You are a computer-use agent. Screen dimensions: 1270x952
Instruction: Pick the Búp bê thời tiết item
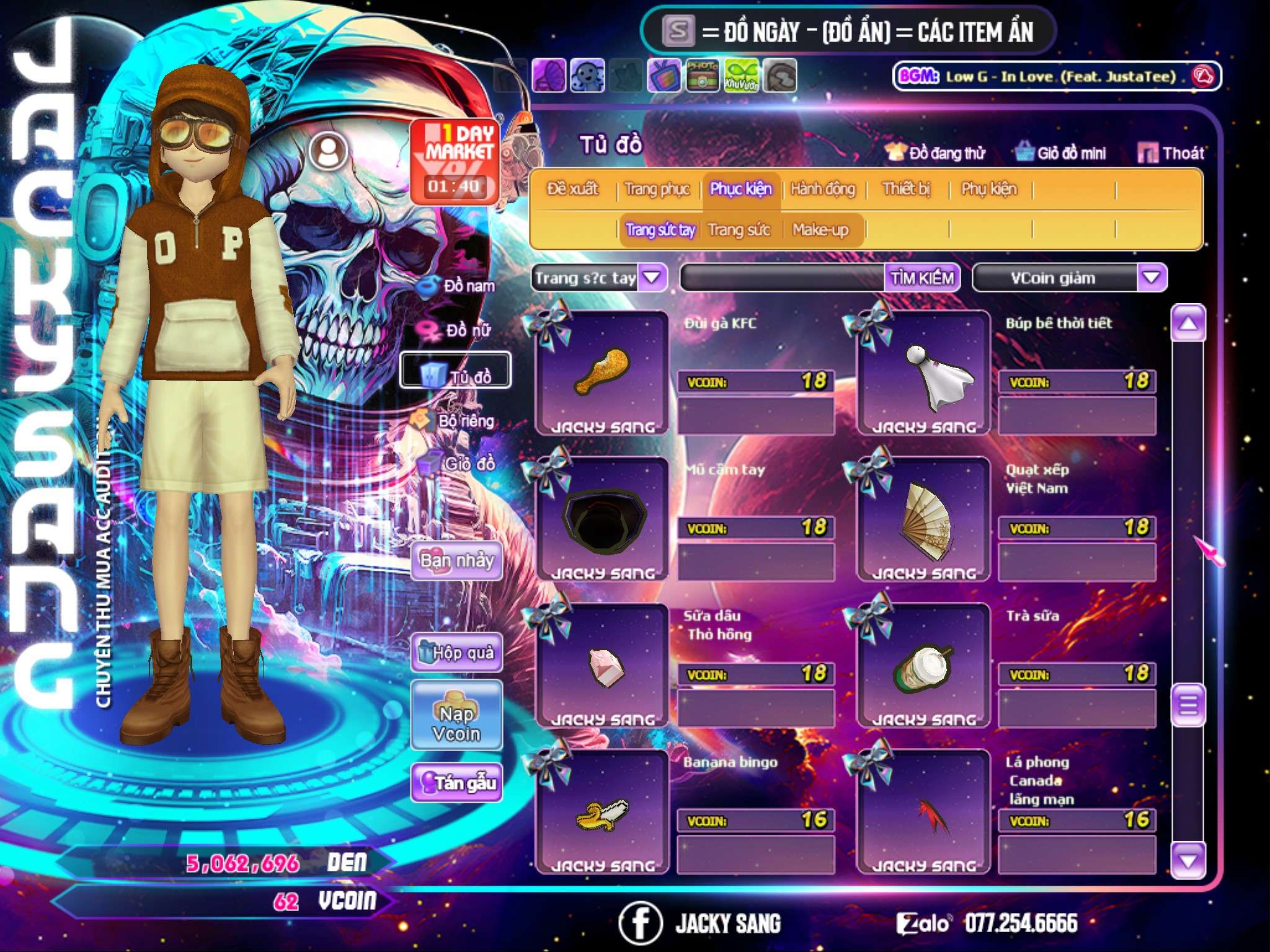point(924,372)
